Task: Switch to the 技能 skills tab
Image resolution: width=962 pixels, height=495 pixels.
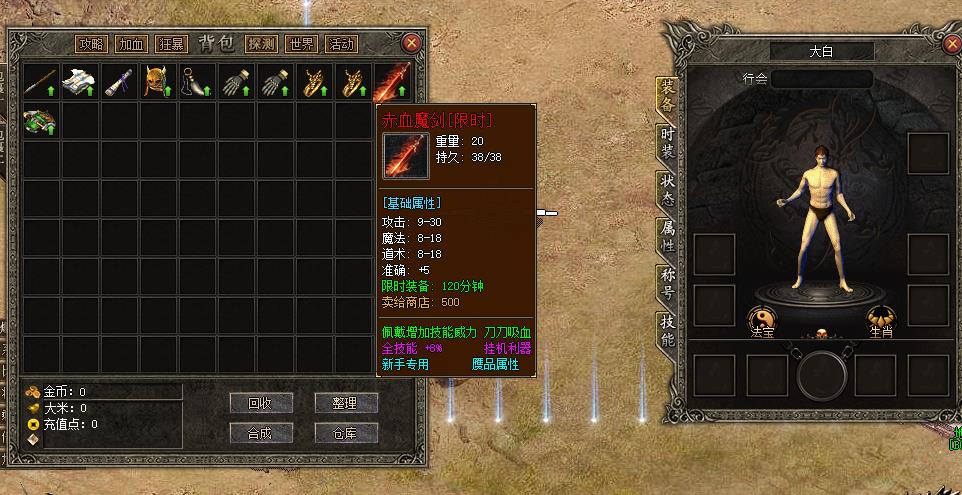Action: click(x=667, y=330)
